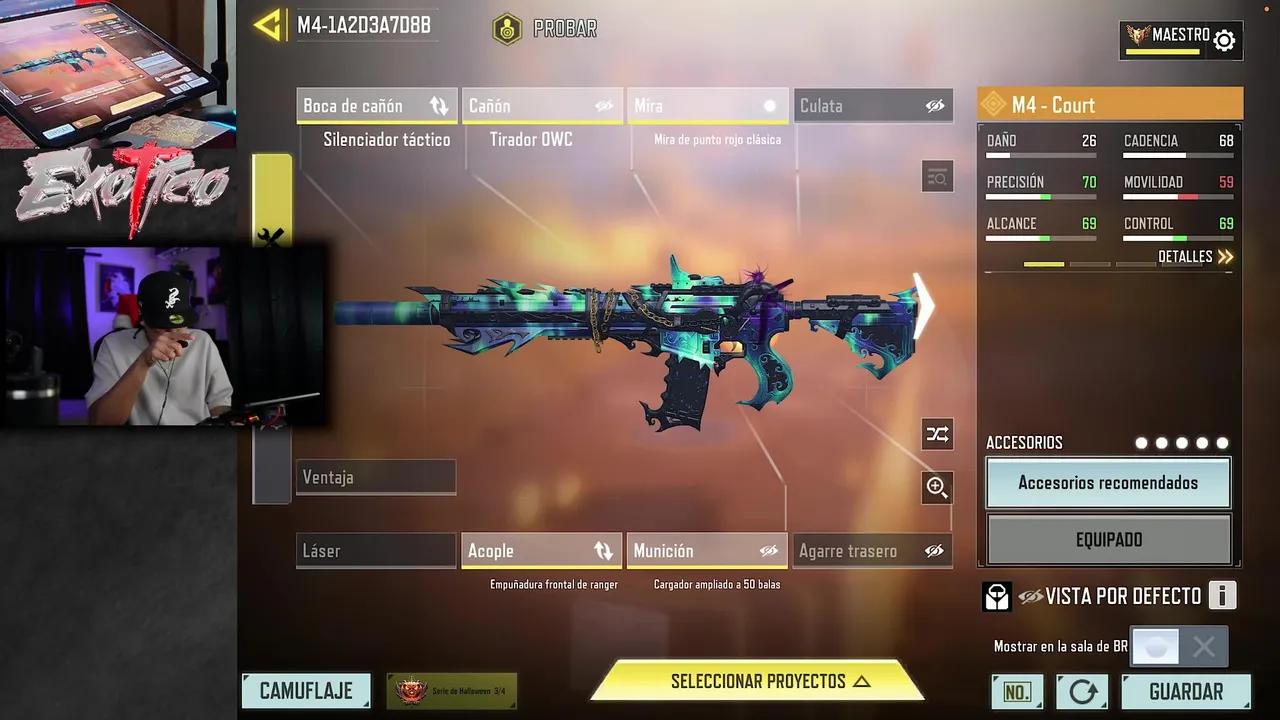Select the Láser attachment slot
Screen dimensions: 1280x720
tap(376, 551)
